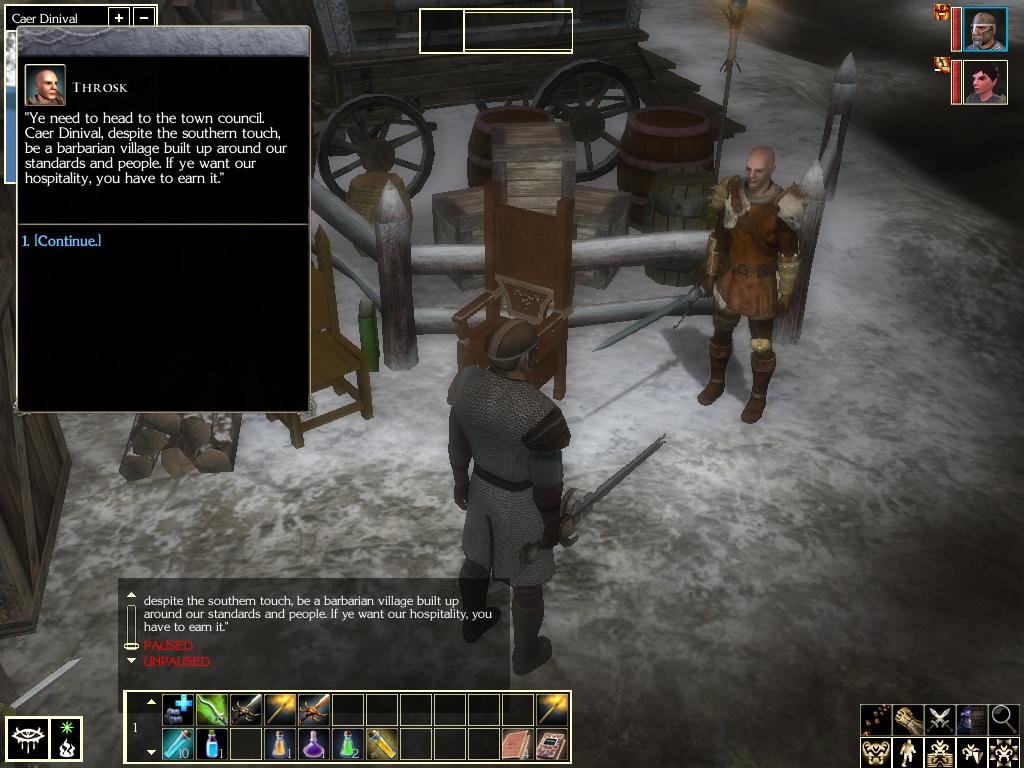Use the green potion with count 2

[348, 743]
